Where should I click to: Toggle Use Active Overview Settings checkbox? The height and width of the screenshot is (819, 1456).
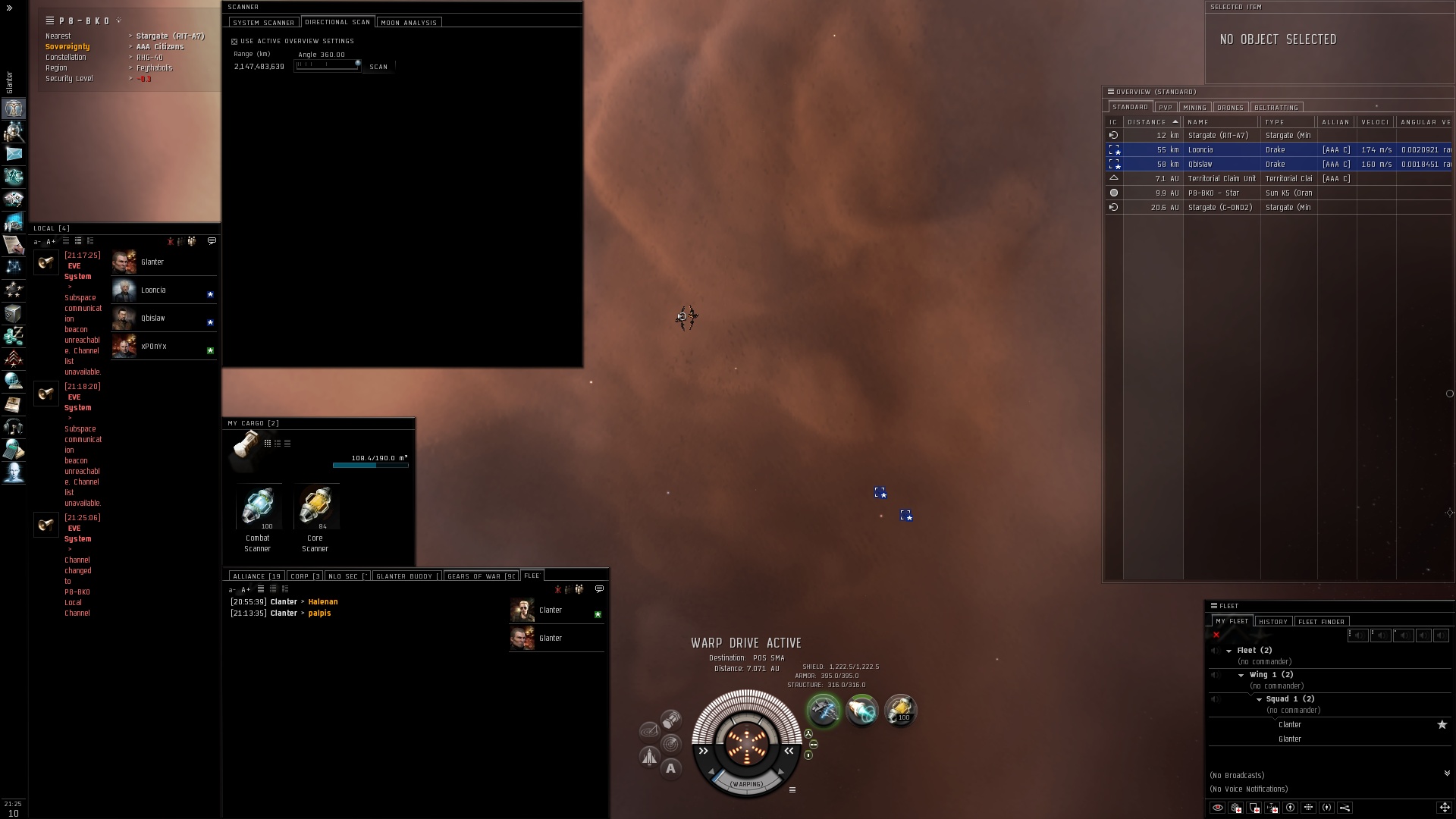[234, 42]
